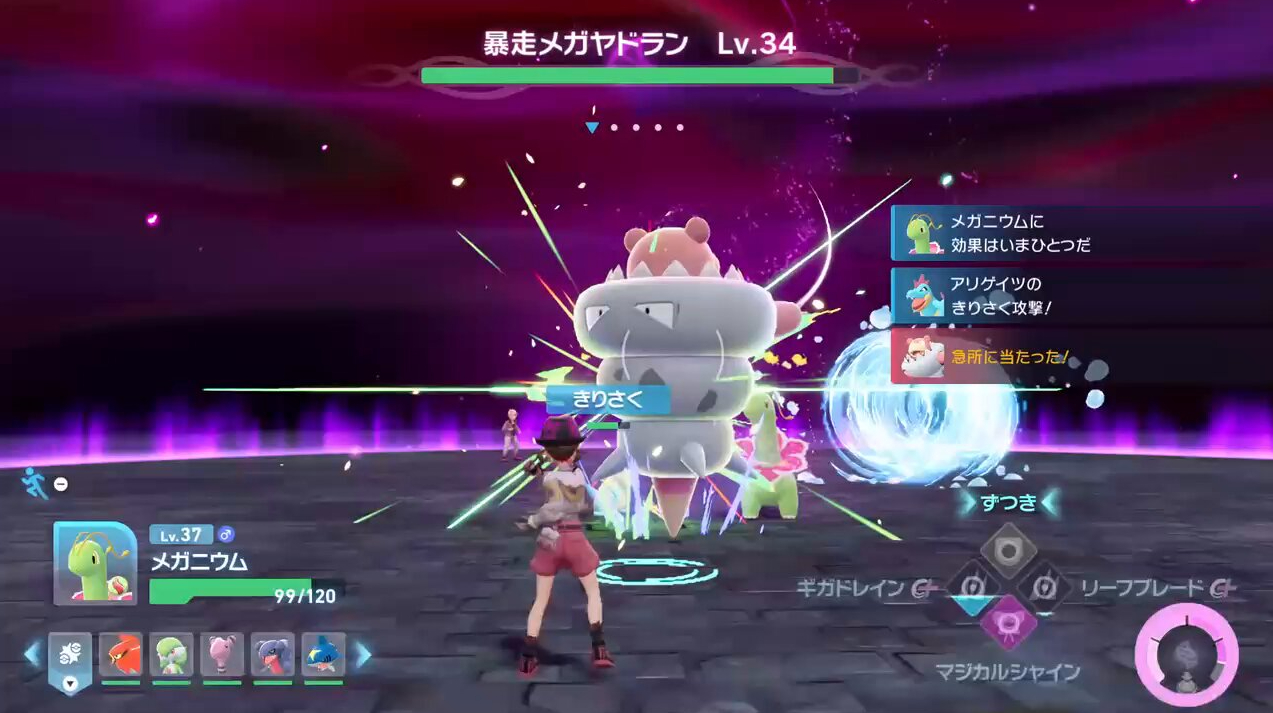
Task: Select the Headbutt (ずつき) move diamond
Action: pyautogui.click(x=1008, y=548)
